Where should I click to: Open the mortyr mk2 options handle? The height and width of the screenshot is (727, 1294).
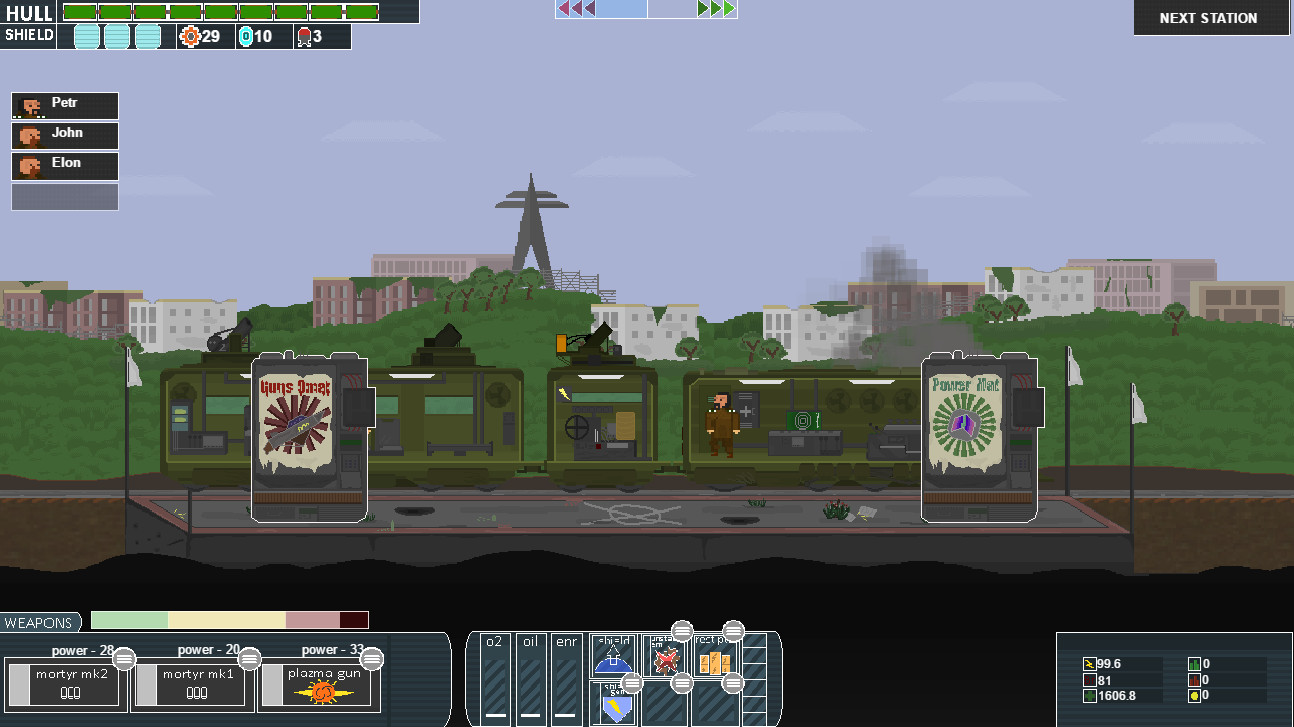point(124,658)
